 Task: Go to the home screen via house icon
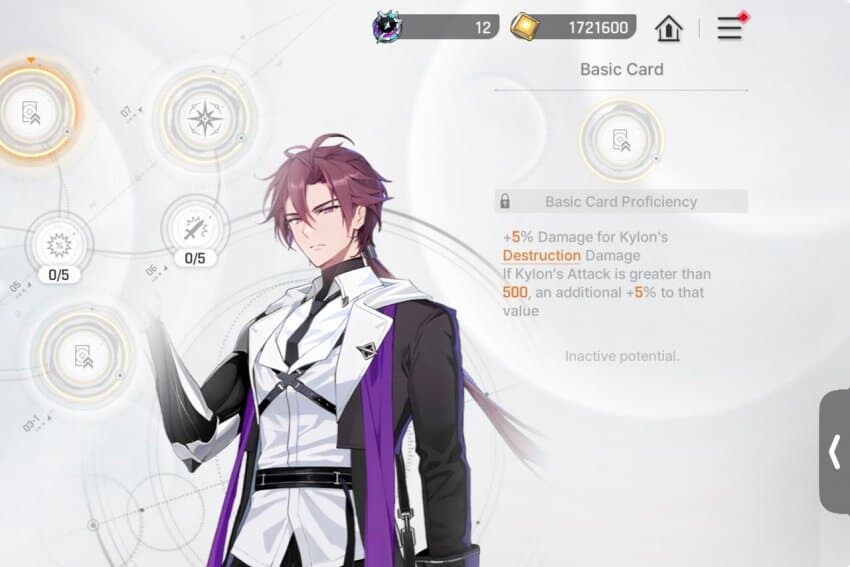668,28
